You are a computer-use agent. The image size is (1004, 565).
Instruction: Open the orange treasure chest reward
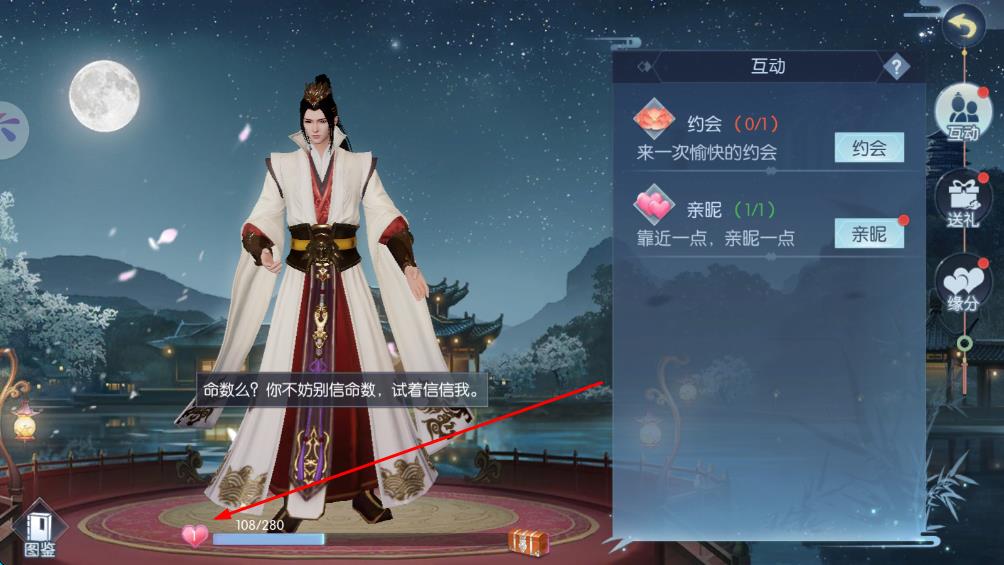[527, 541]
